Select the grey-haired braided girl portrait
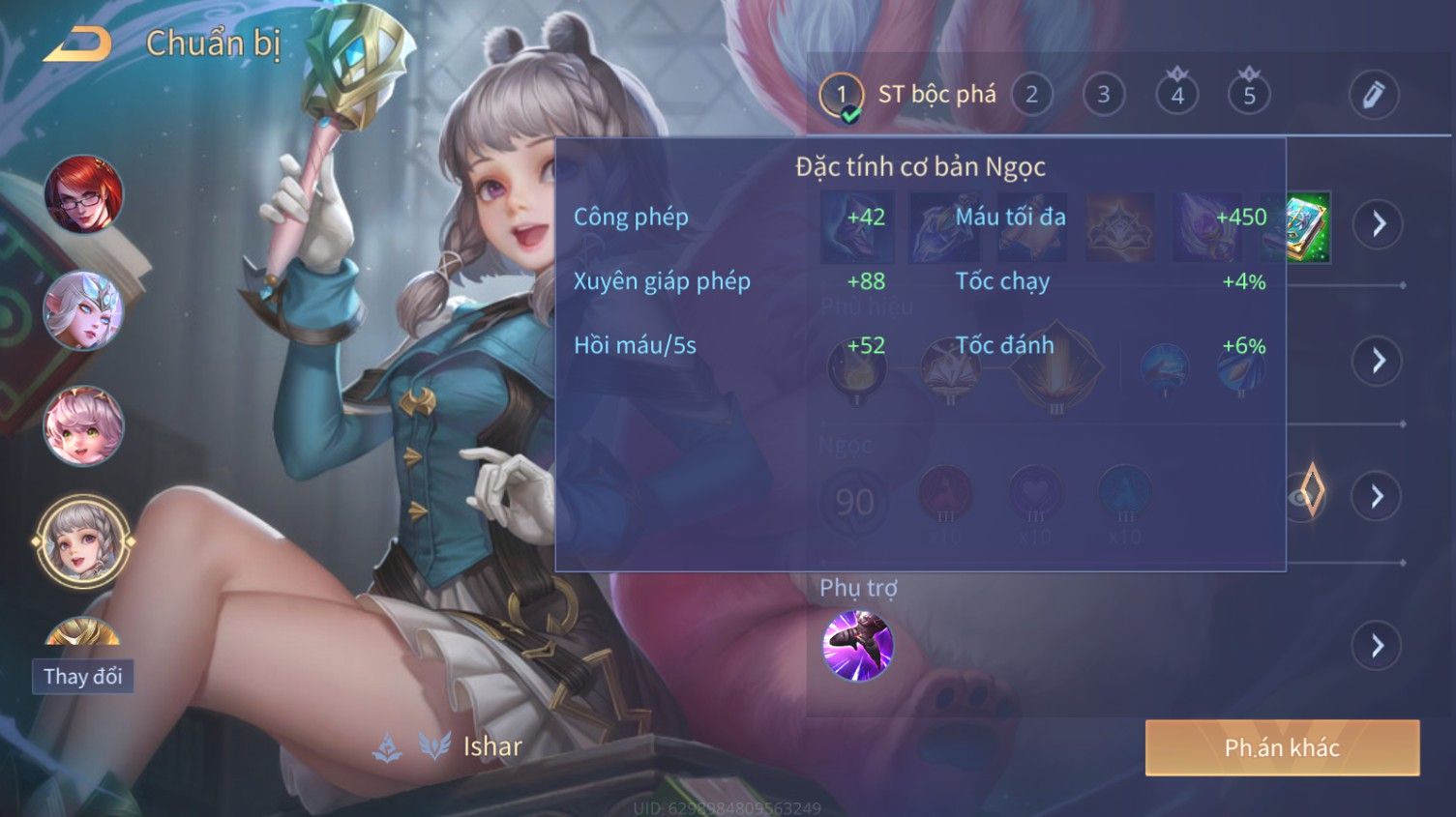1456x817 pixels. pyautogui.click(x=84, y=540)
